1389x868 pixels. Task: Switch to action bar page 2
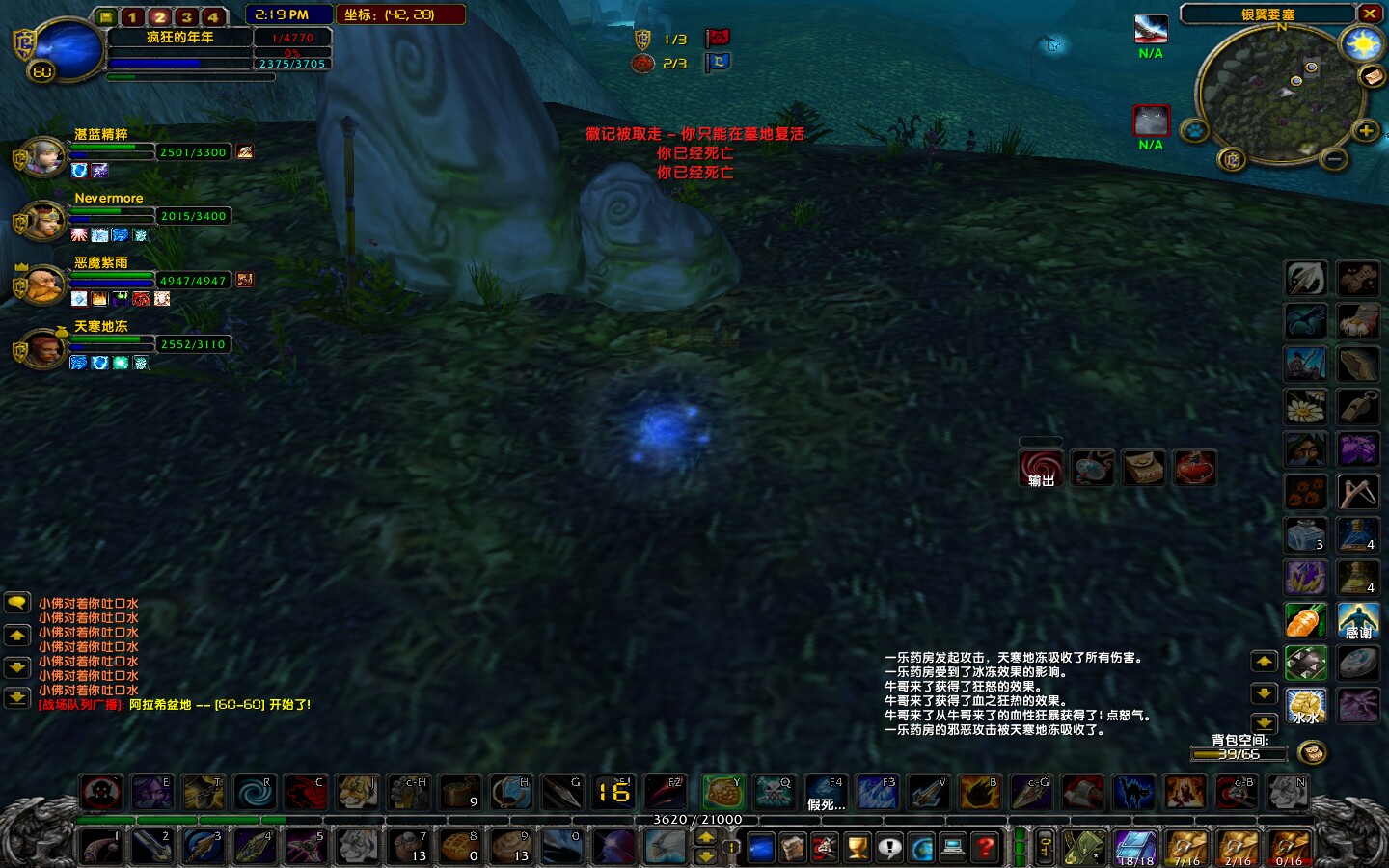[x=159, y=16]
